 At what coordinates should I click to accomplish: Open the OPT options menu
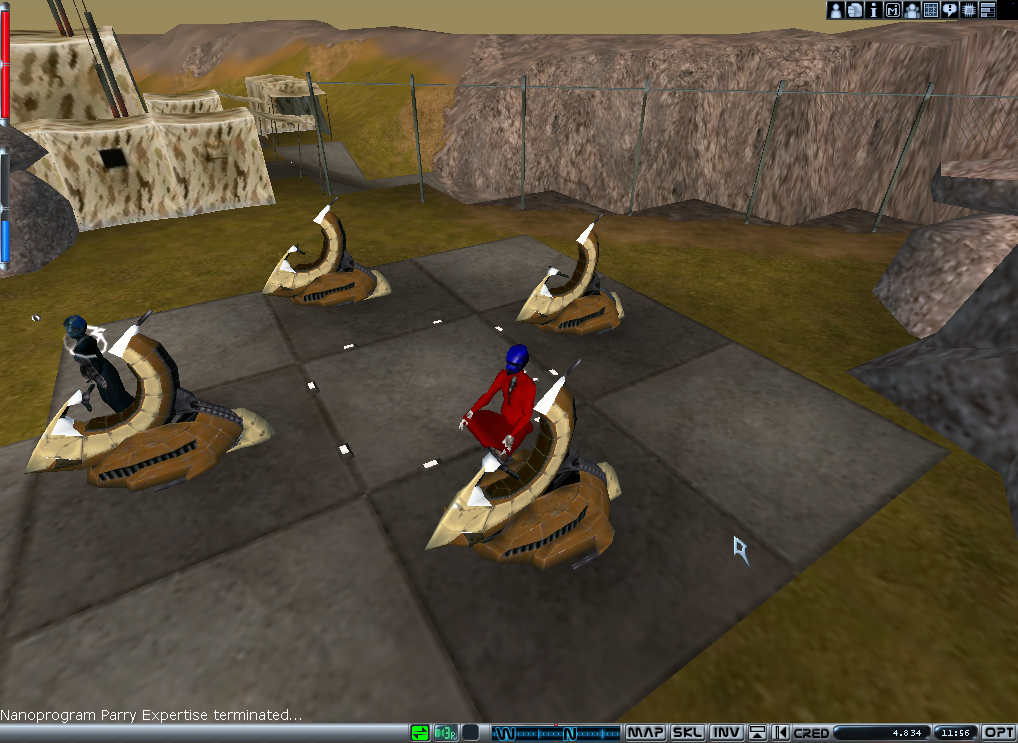pyautogui.click(x=999, y=733)
